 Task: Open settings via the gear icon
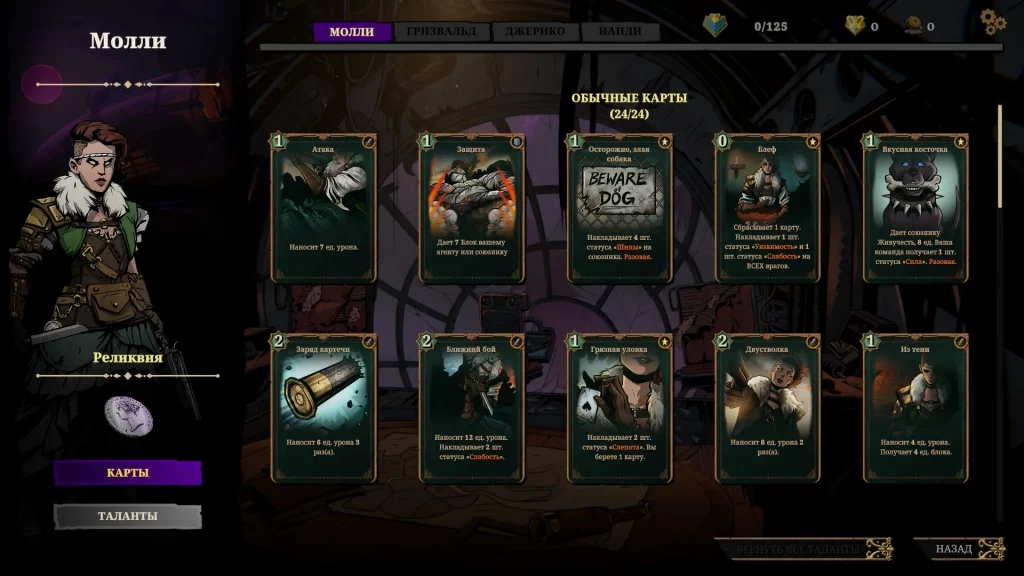tap(992, 21)
